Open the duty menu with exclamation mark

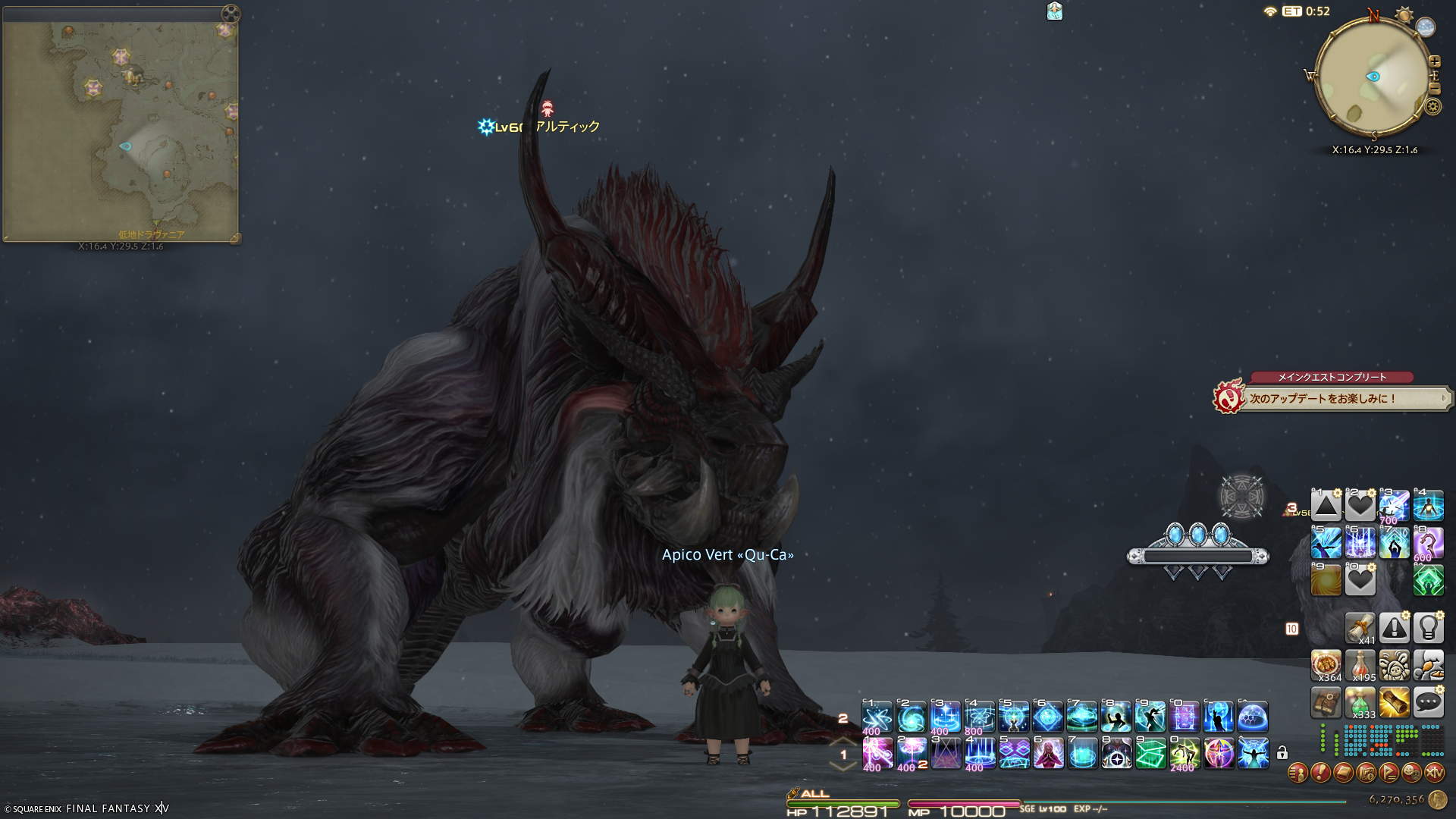point(1320,773)
